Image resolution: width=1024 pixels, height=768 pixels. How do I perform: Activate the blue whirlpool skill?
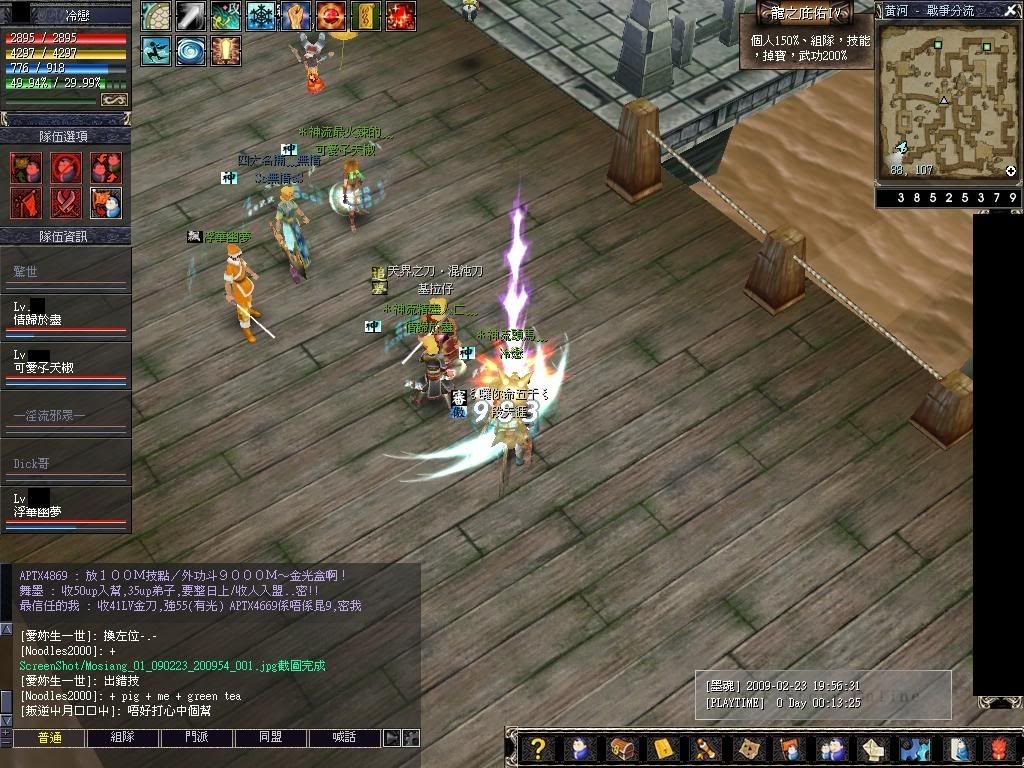click(190, 50)
